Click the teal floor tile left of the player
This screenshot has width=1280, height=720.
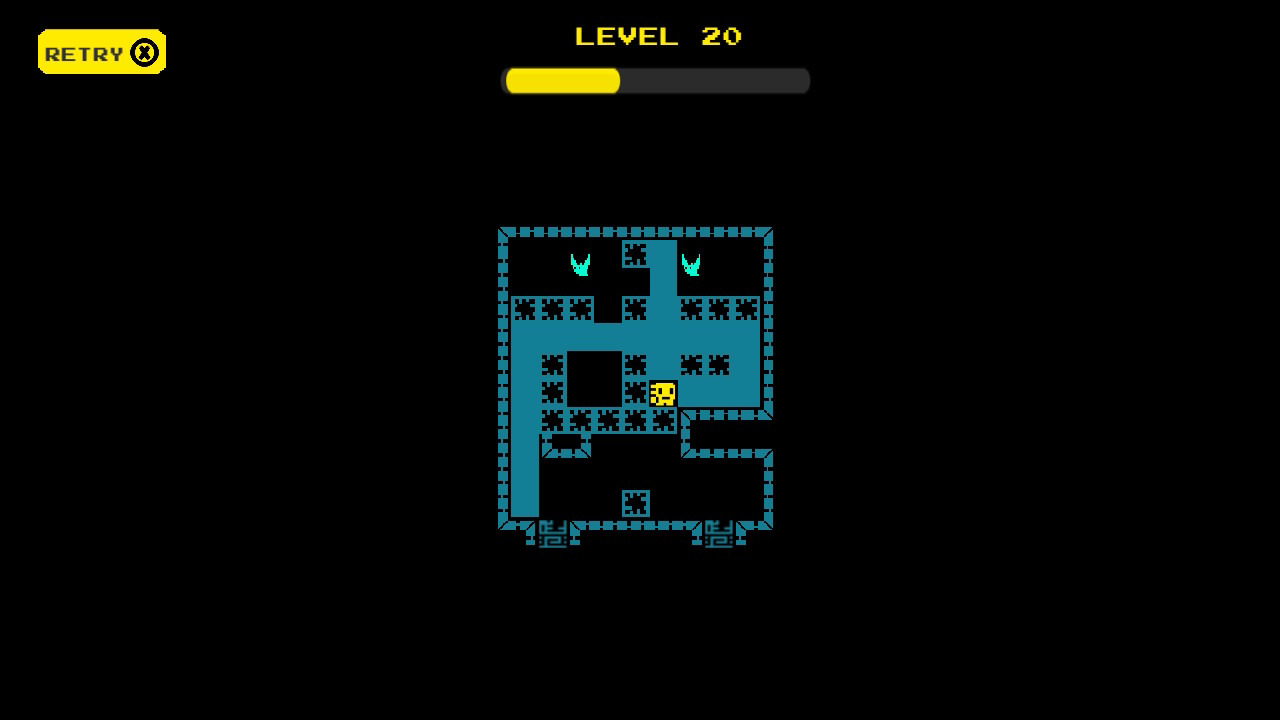[523, 392]
